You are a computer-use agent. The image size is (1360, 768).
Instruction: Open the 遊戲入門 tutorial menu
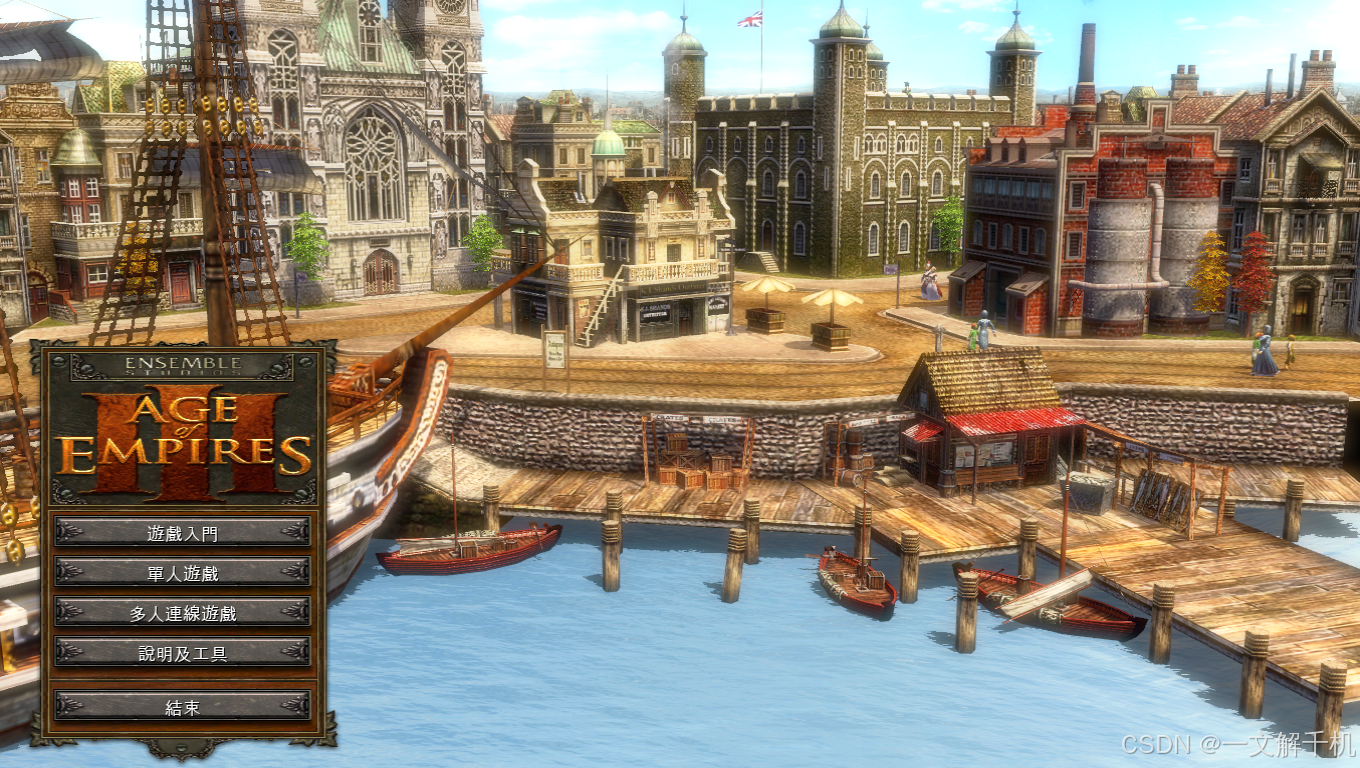(x=182, y=532)
